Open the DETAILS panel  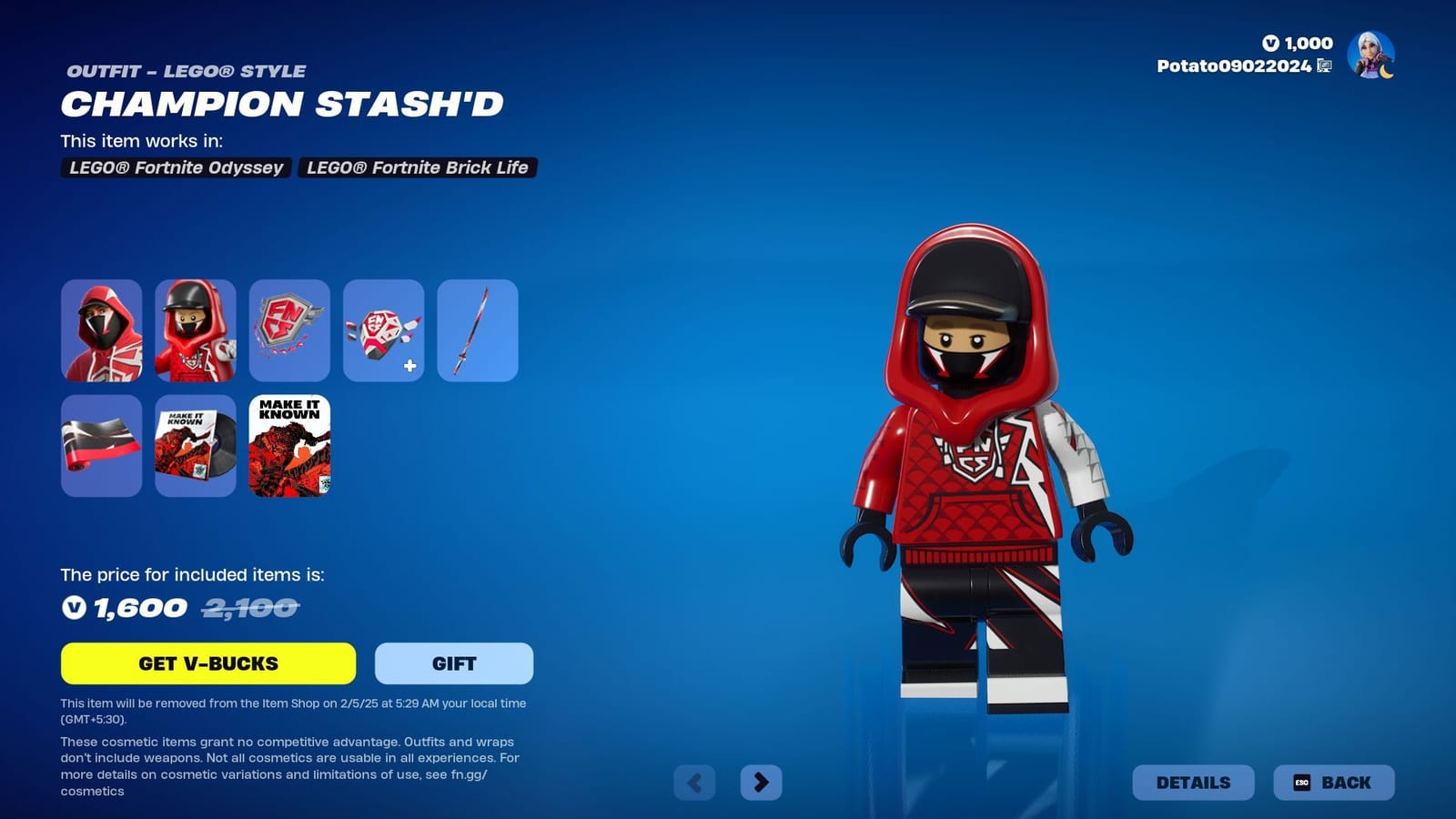[1193, 782]
